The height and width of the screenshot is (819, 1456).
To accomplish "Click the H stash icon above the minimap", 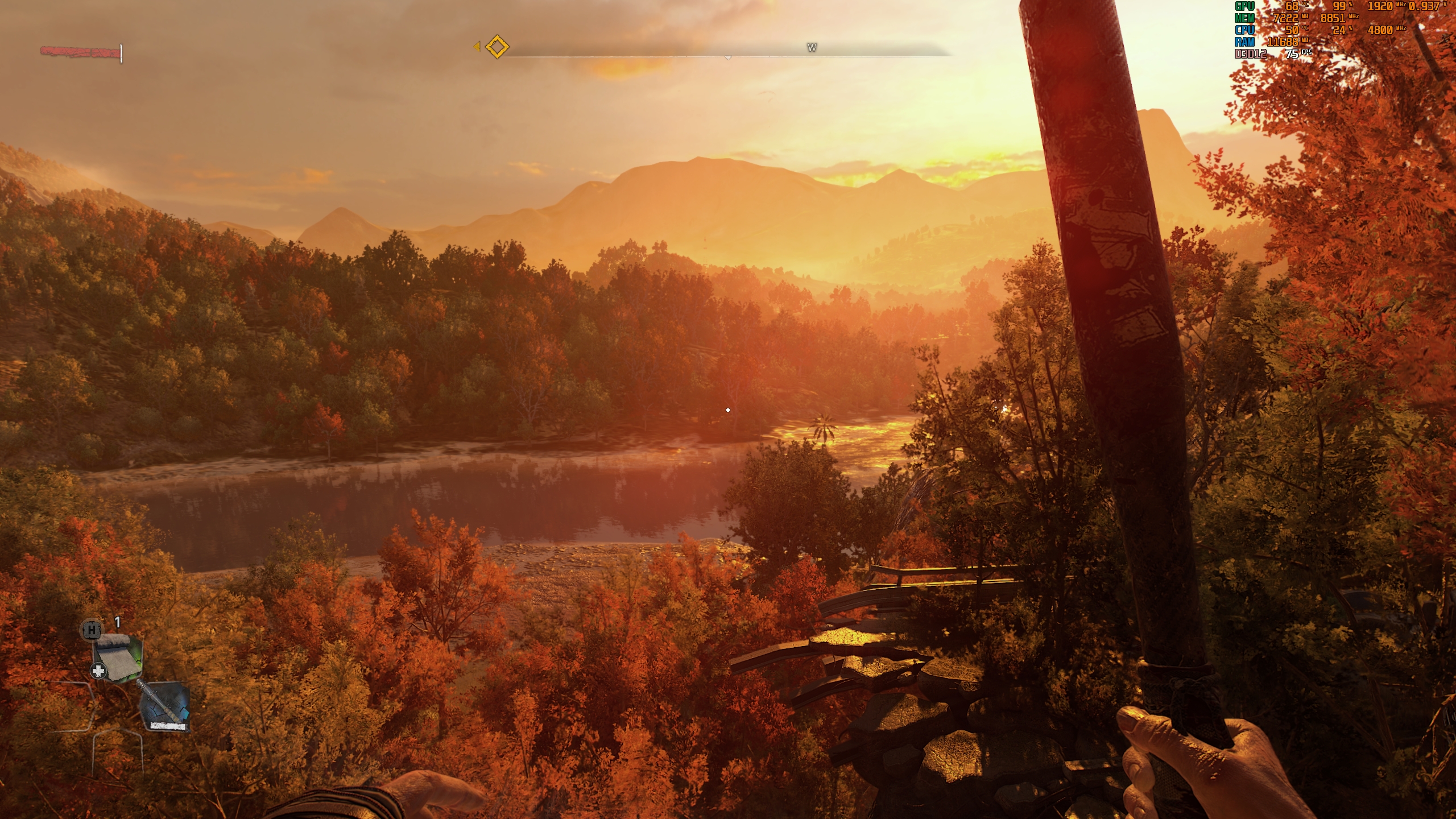I will tap(91, 631).
